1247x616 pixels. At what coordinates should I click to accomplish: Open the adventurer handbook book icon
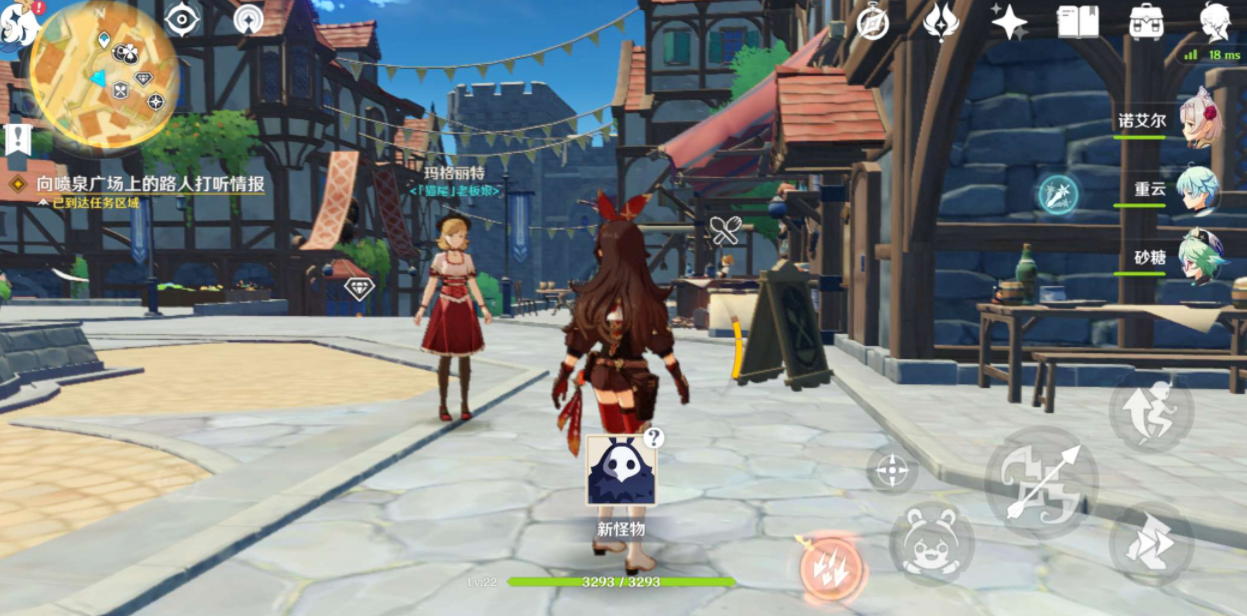pos(1078,21)
